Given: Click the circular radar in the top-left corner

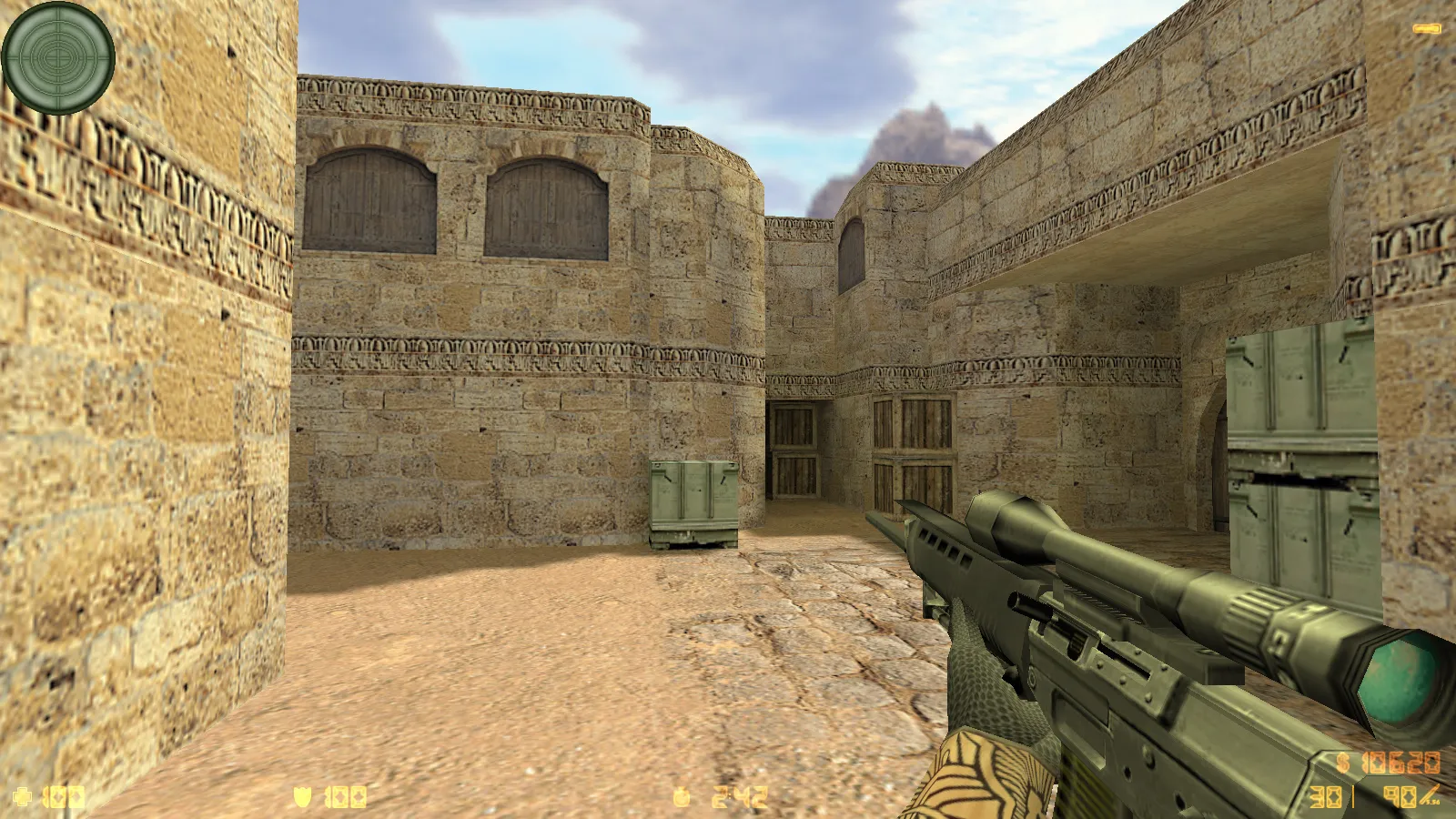Looking at the screenshot, I should (57, 59).
